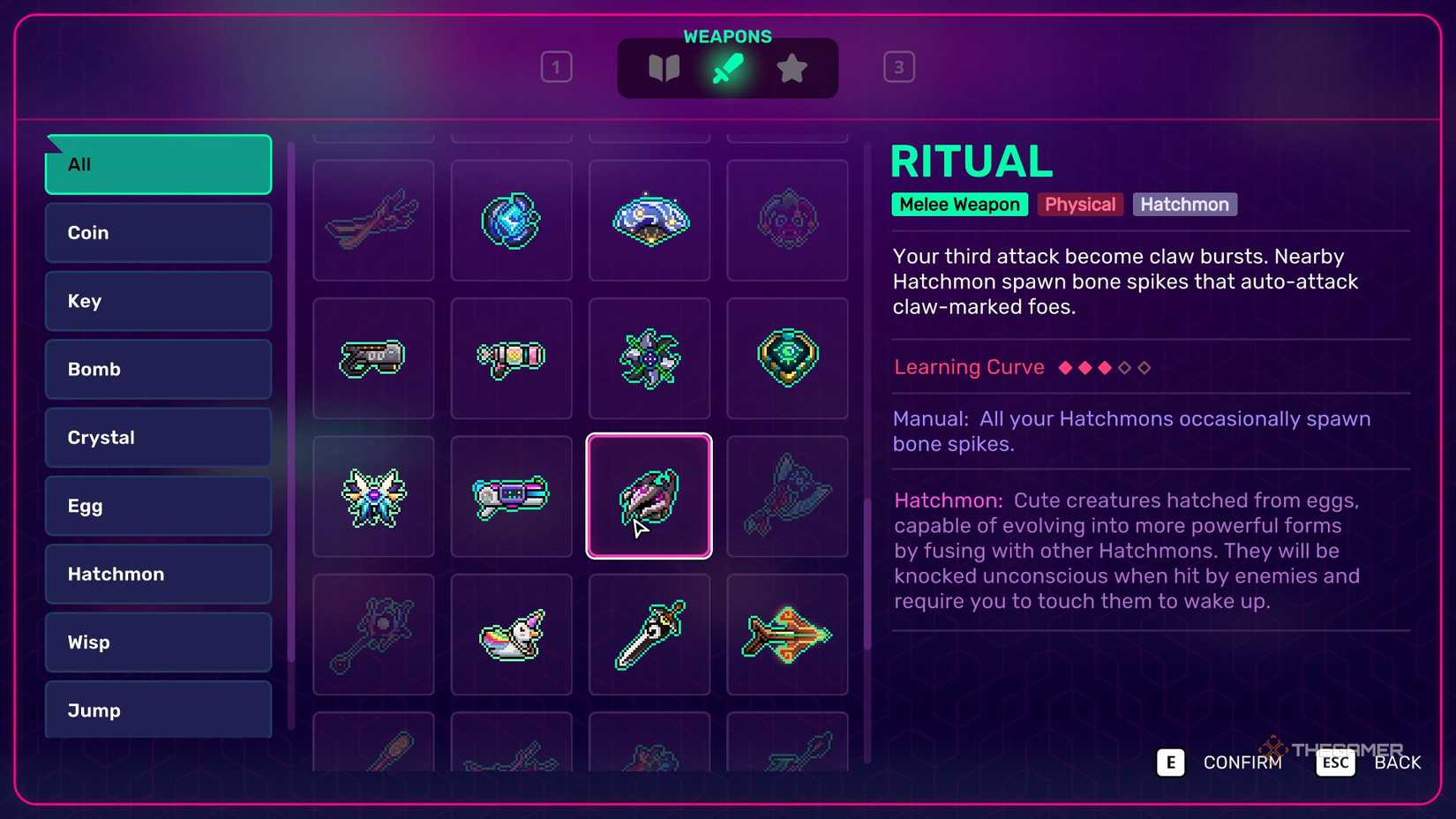Screen dimensions: 1456x819
Task: Select the rainbow blaster weapon
Action: tap(511, 496)
